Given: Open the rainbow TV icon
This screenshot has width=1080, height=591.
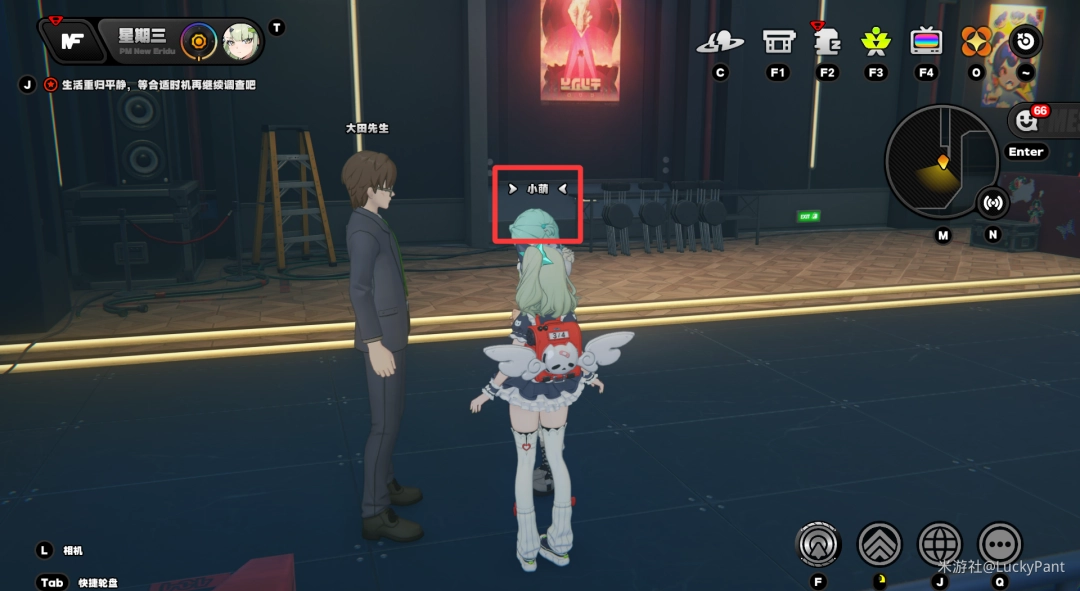Looking at the screenshot, I should [x=926, y=42].
